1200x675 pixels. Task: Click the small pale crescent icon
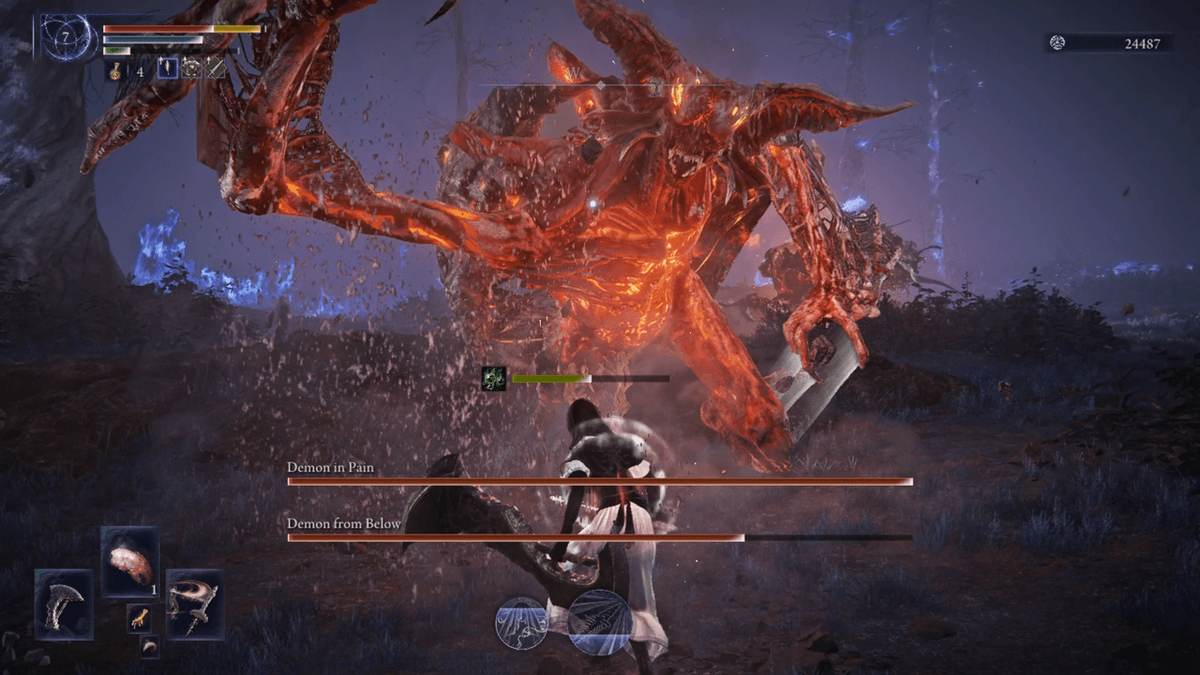pyautogui.click(x=148, y=647)
